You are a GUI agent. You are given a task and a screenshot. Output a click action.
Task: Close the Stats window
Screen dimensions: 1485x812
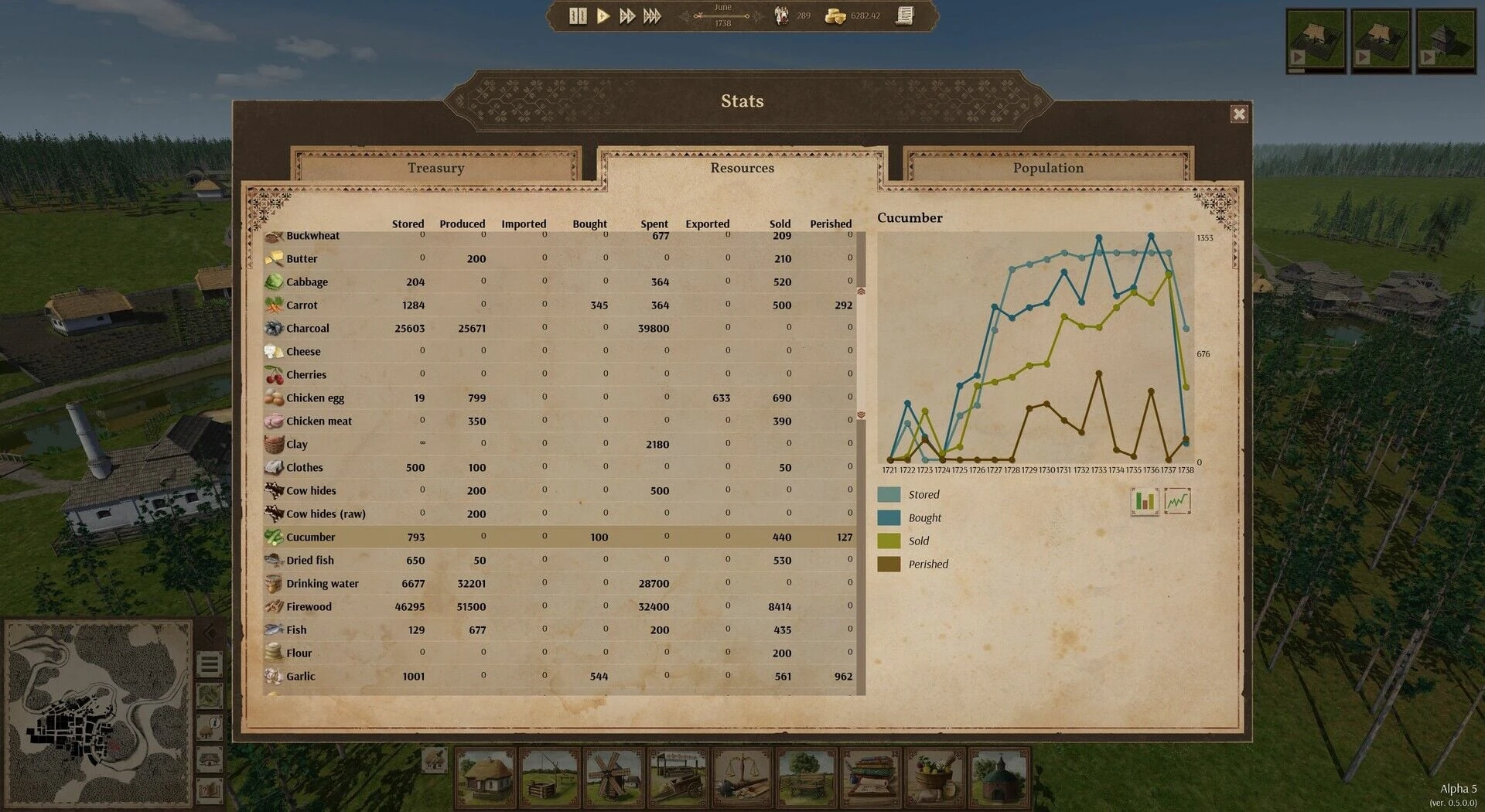point(1239,114)
